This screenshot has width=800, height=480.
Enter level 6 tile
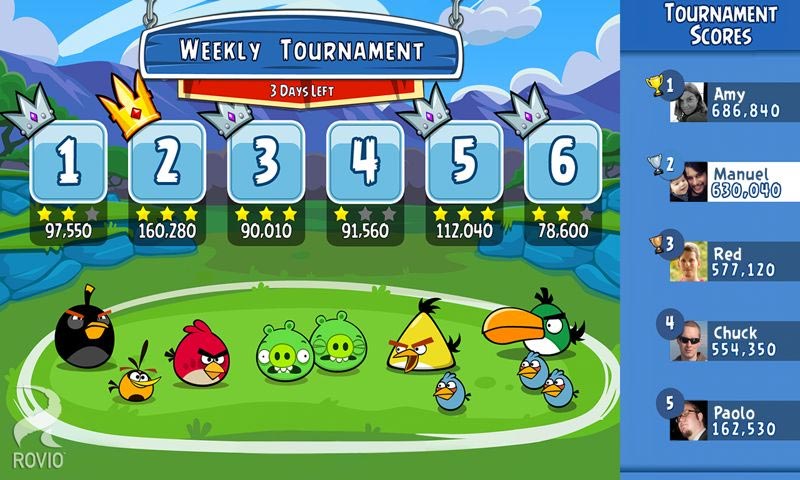(562, 163)
